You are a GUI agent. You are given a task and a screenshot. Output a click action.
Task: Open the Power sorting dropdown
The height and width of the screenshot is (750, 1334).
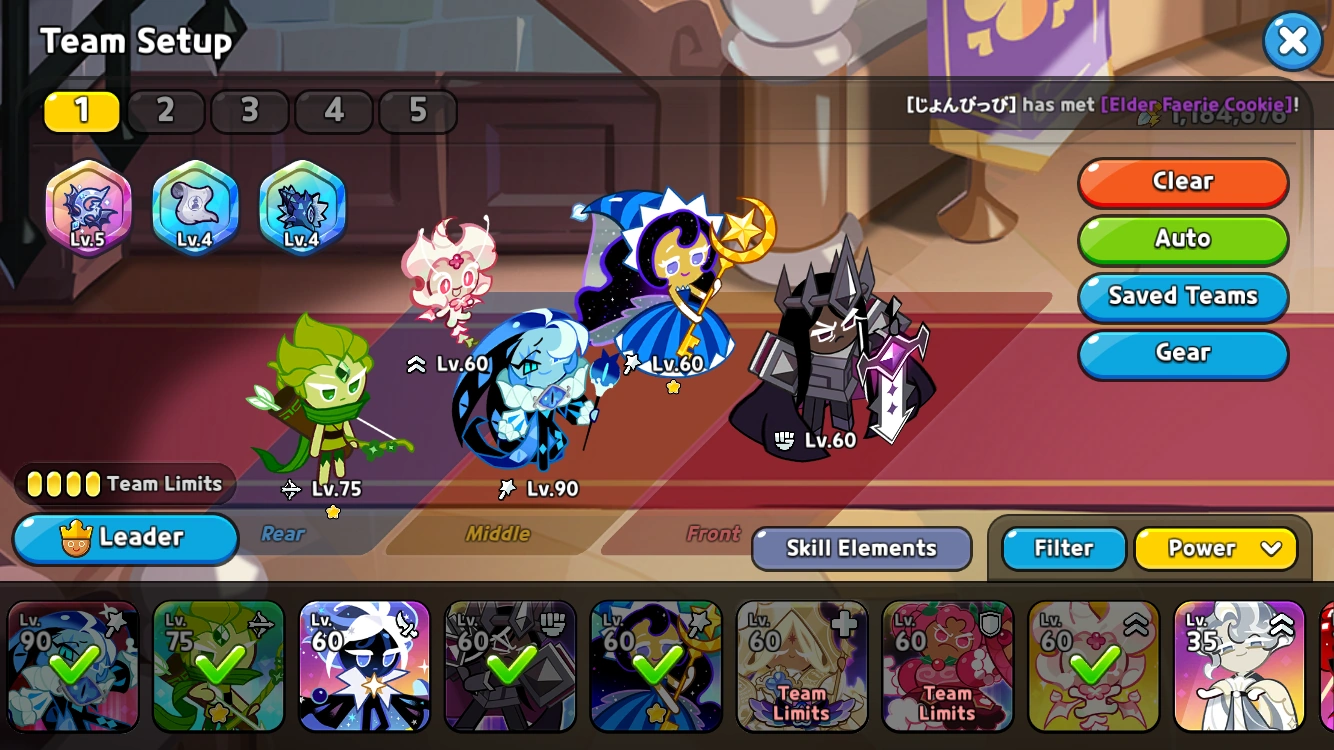point(1216,548)
